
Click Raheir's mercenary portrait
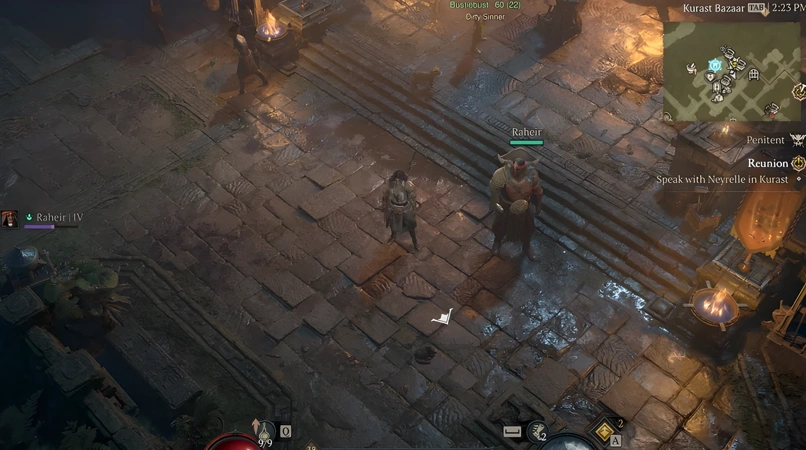(10, 217)
